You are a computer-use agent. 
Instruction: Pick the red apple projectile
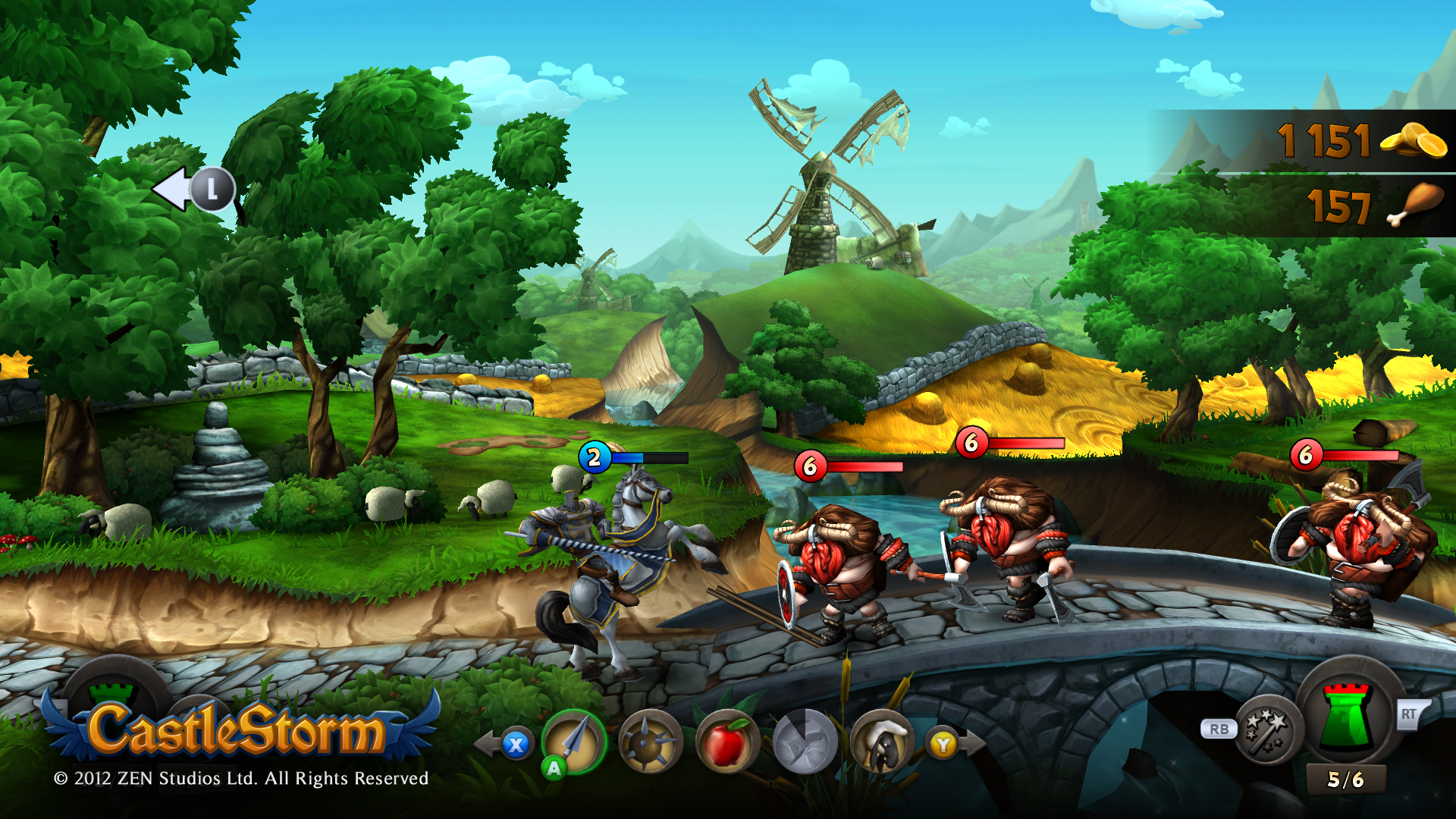(726, 743)
